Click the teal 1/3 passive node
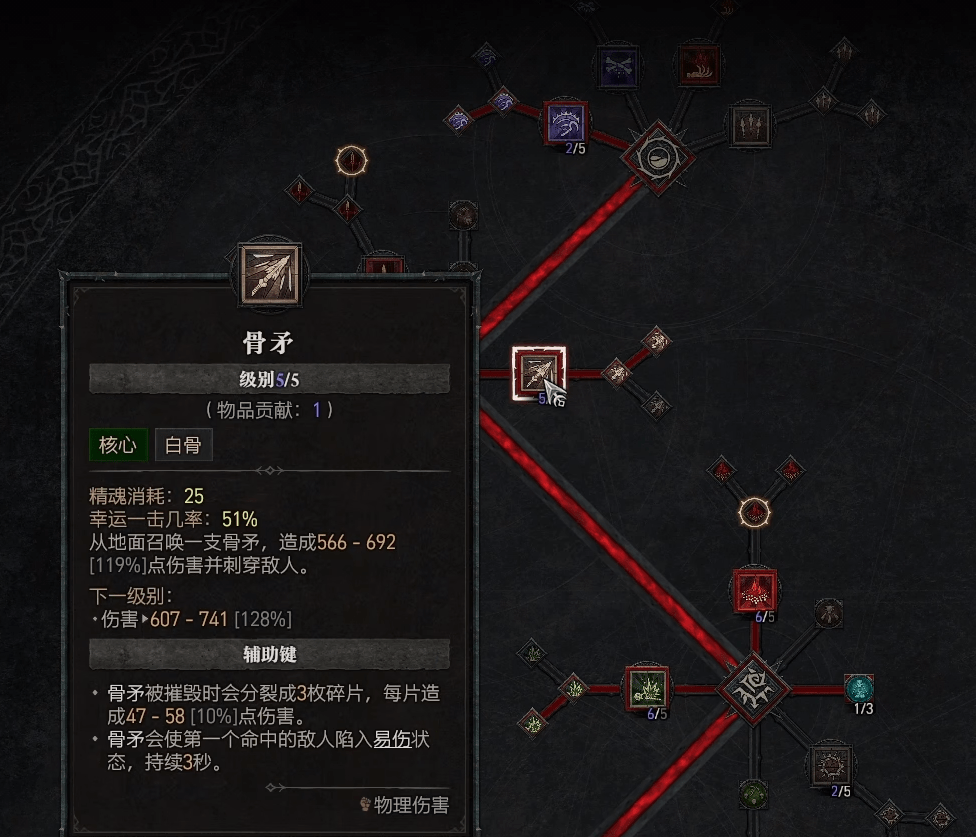The image size is (976, 837). pyautogui.click(x=859, y=689)
